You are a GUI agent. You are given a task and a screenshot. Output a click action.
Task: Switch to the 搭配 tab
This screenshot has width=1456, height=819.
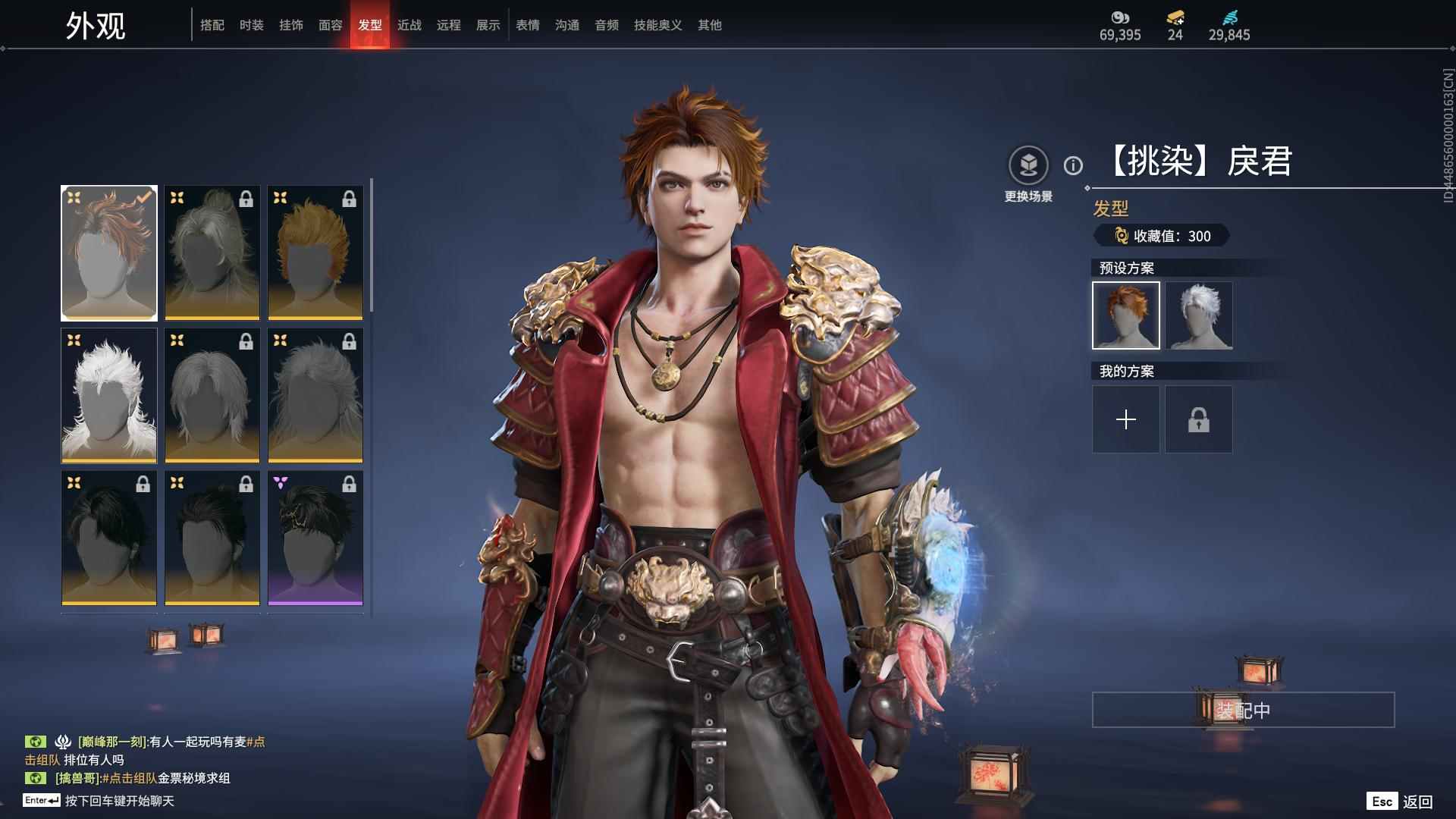click(212, 25)
